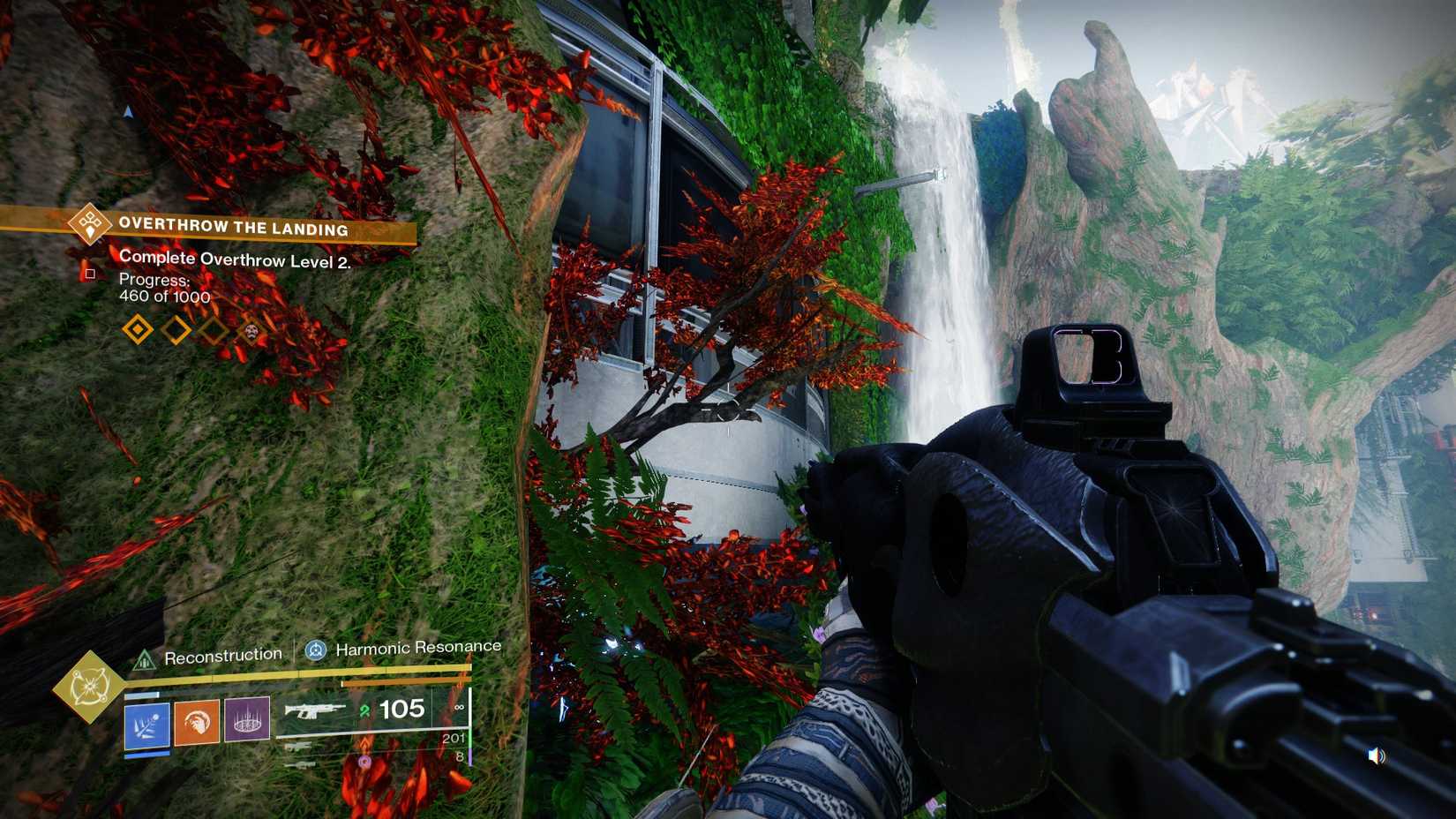Click the purple grenade ability icon
This screenshot has width=1456, height=819.
245,719
